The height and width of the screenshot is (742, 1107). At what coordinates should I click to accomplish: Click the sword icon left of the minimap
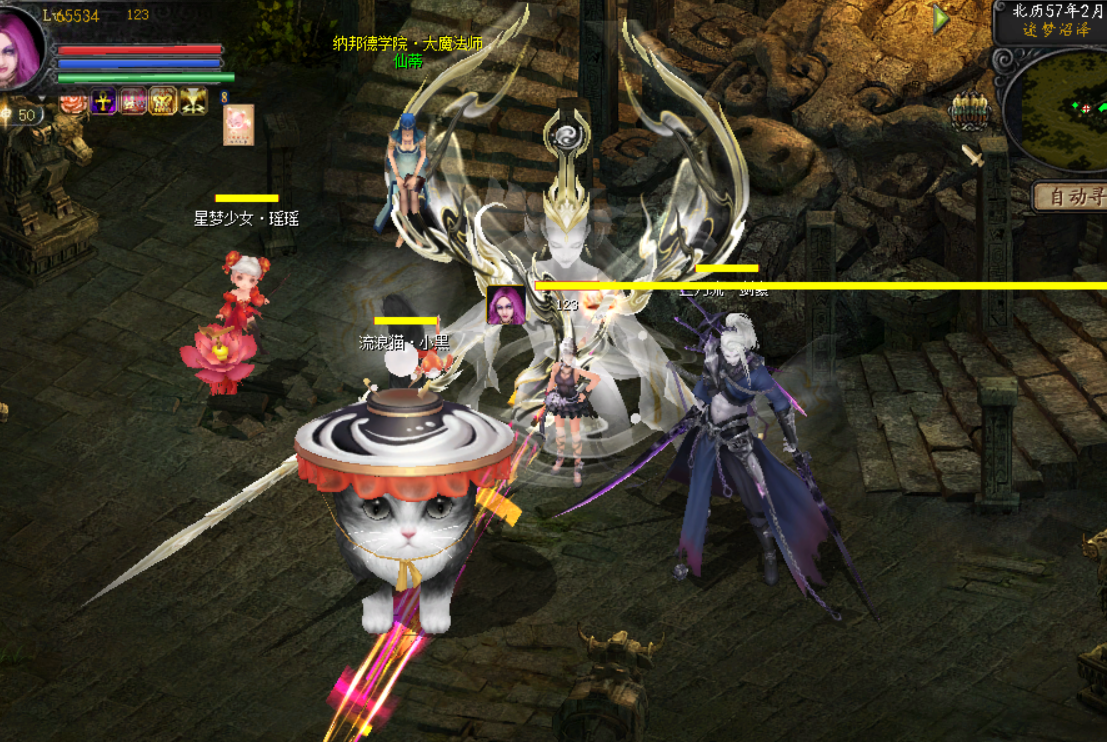pos(972,156)
